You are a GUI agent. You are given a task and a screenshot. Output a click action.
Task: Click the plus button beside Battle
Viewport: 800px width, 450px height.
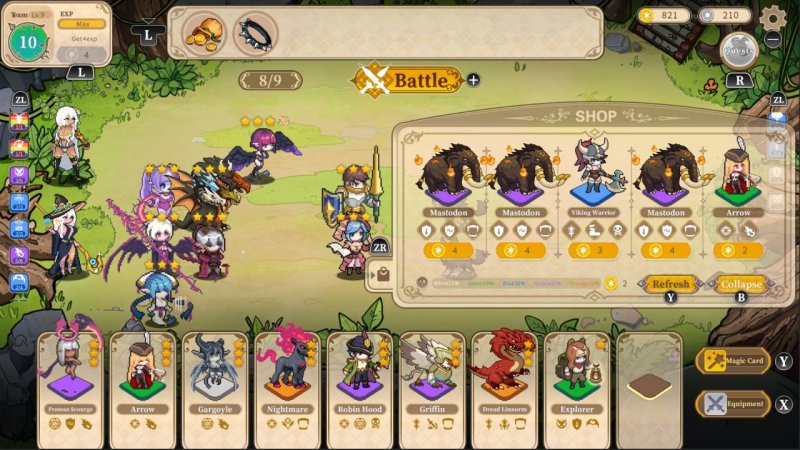point(473,80)
